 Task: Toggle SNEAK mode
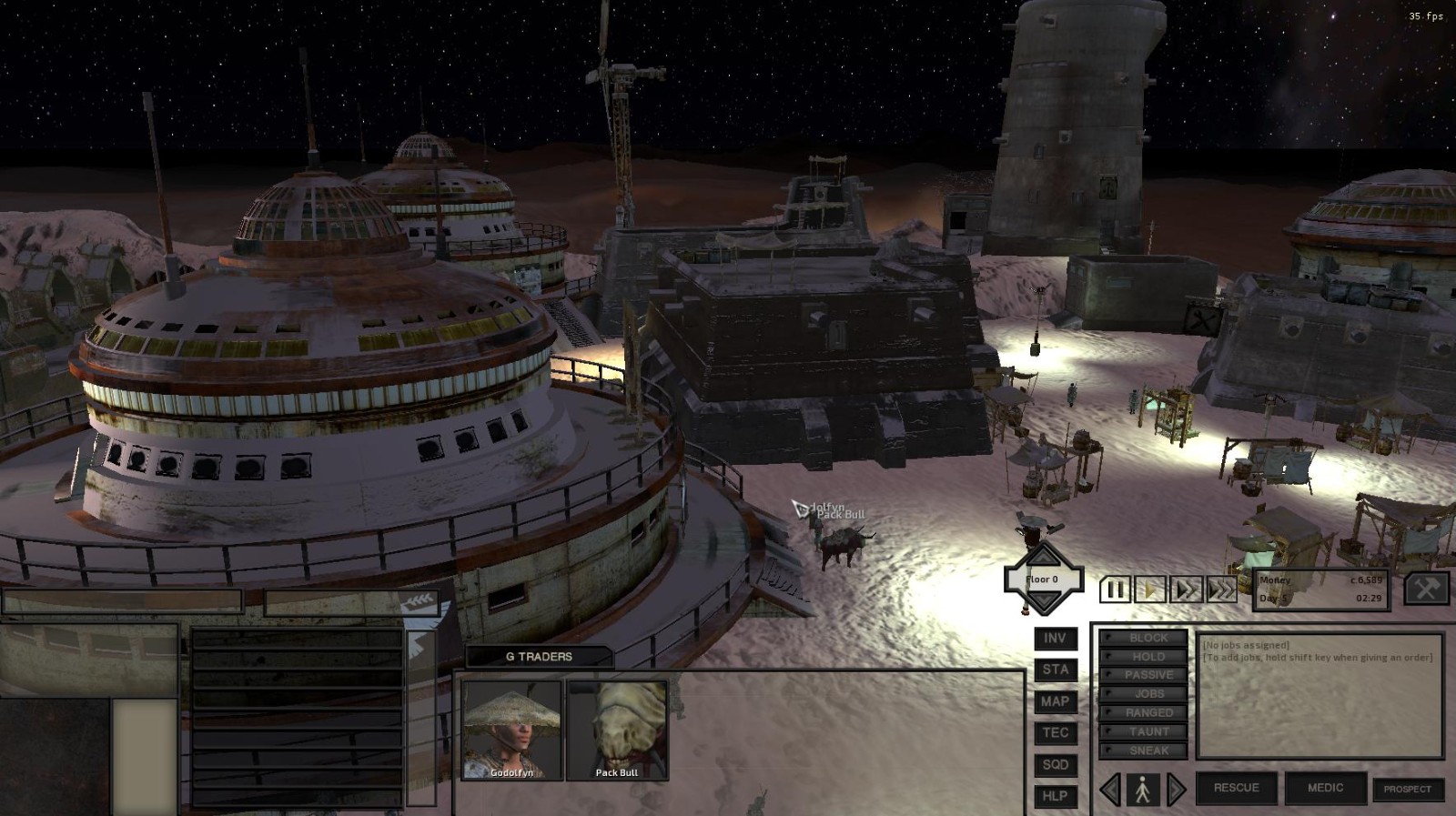(1144, 751)
